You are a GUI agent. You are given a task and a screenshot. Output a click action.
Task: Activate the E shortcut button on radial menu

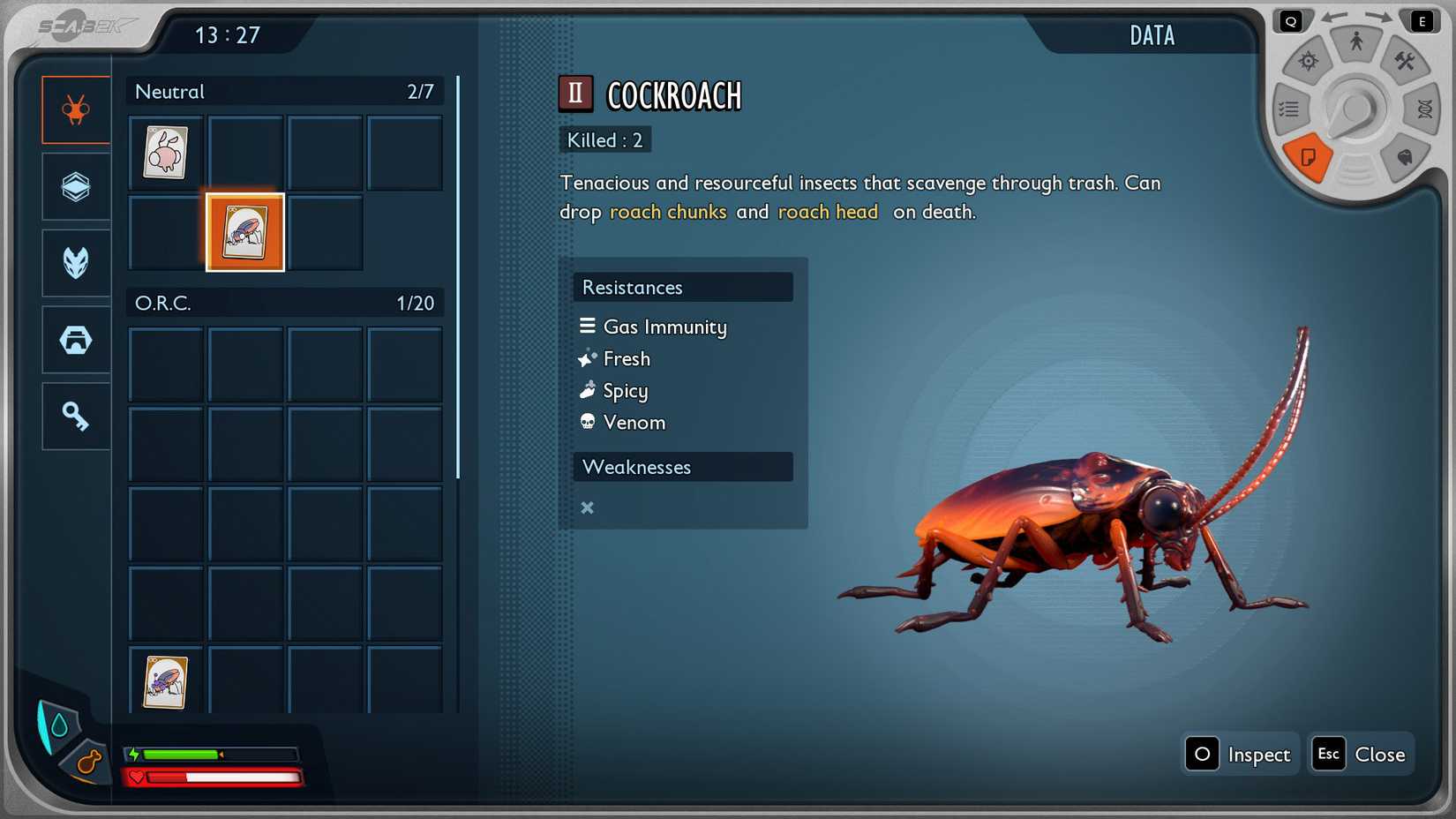[1421, 19]
